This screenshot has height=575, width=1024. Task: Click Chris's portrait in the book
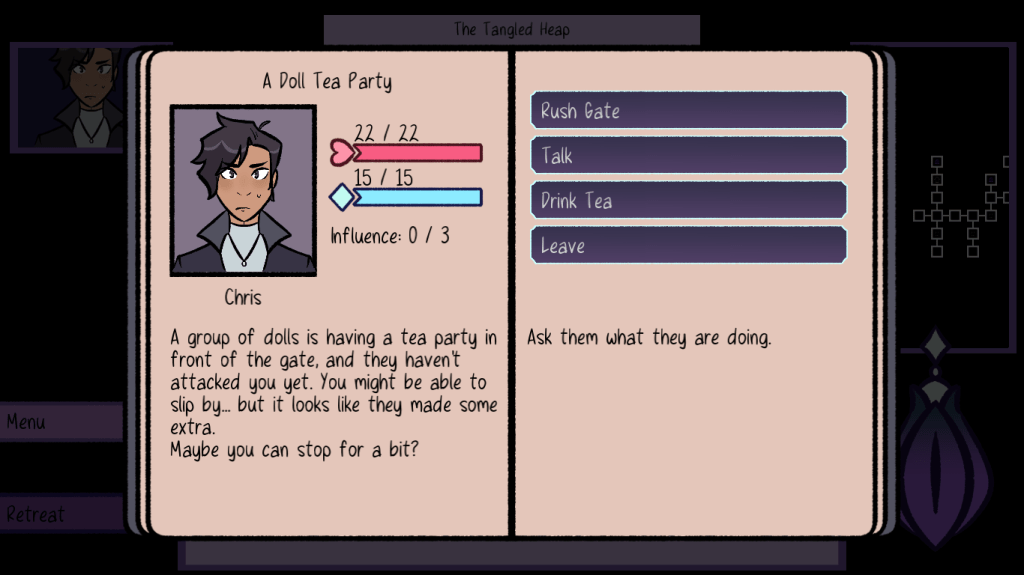(243, 191)
